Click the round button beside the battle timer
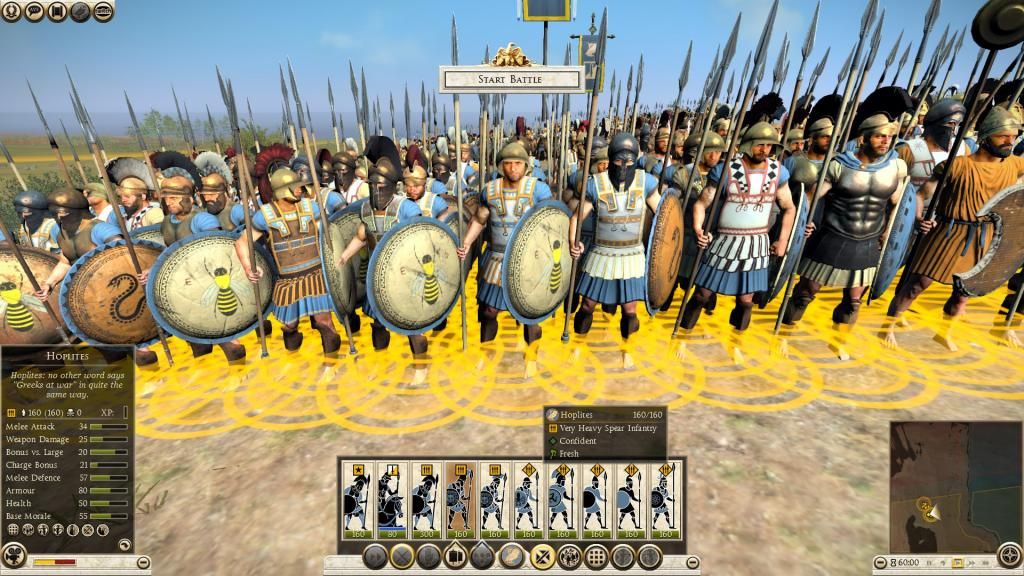1024x576 pixels. (x=880, y=562)
